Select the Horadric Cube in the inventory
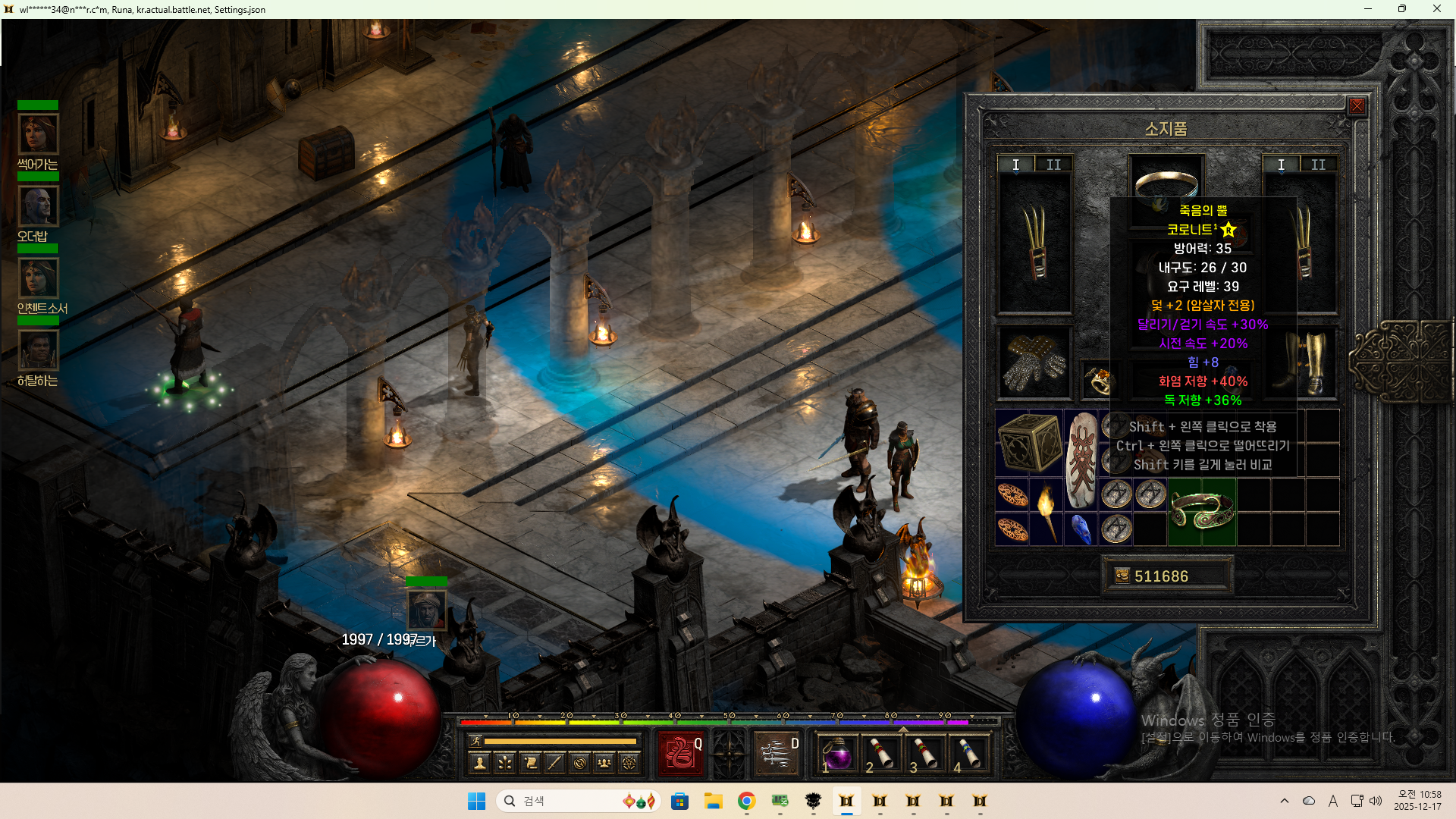The image size is (1456, 819). coord(1029,443)
